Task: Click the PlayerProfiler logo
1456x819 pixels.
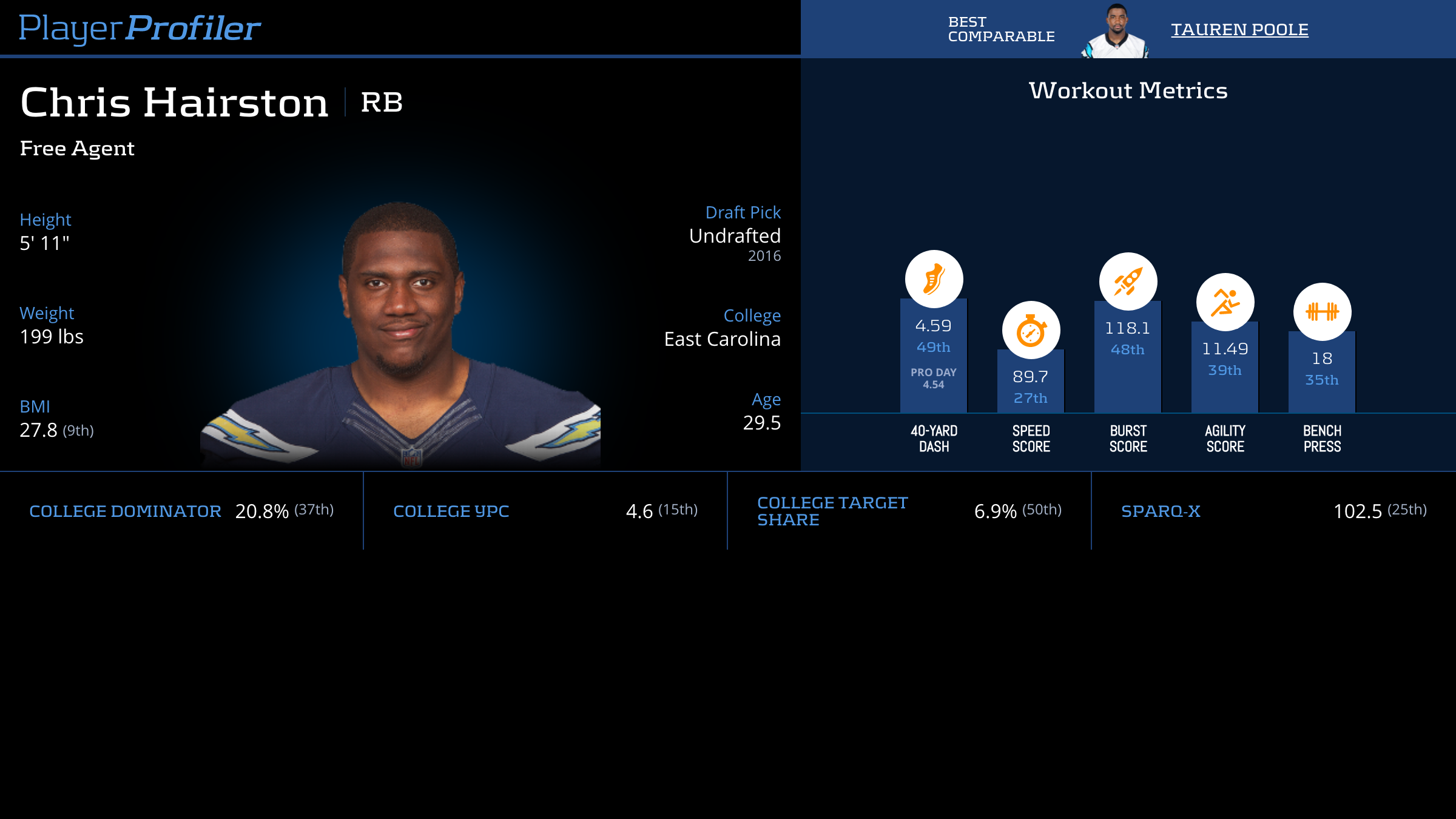Action: click(x=140, y=29)
